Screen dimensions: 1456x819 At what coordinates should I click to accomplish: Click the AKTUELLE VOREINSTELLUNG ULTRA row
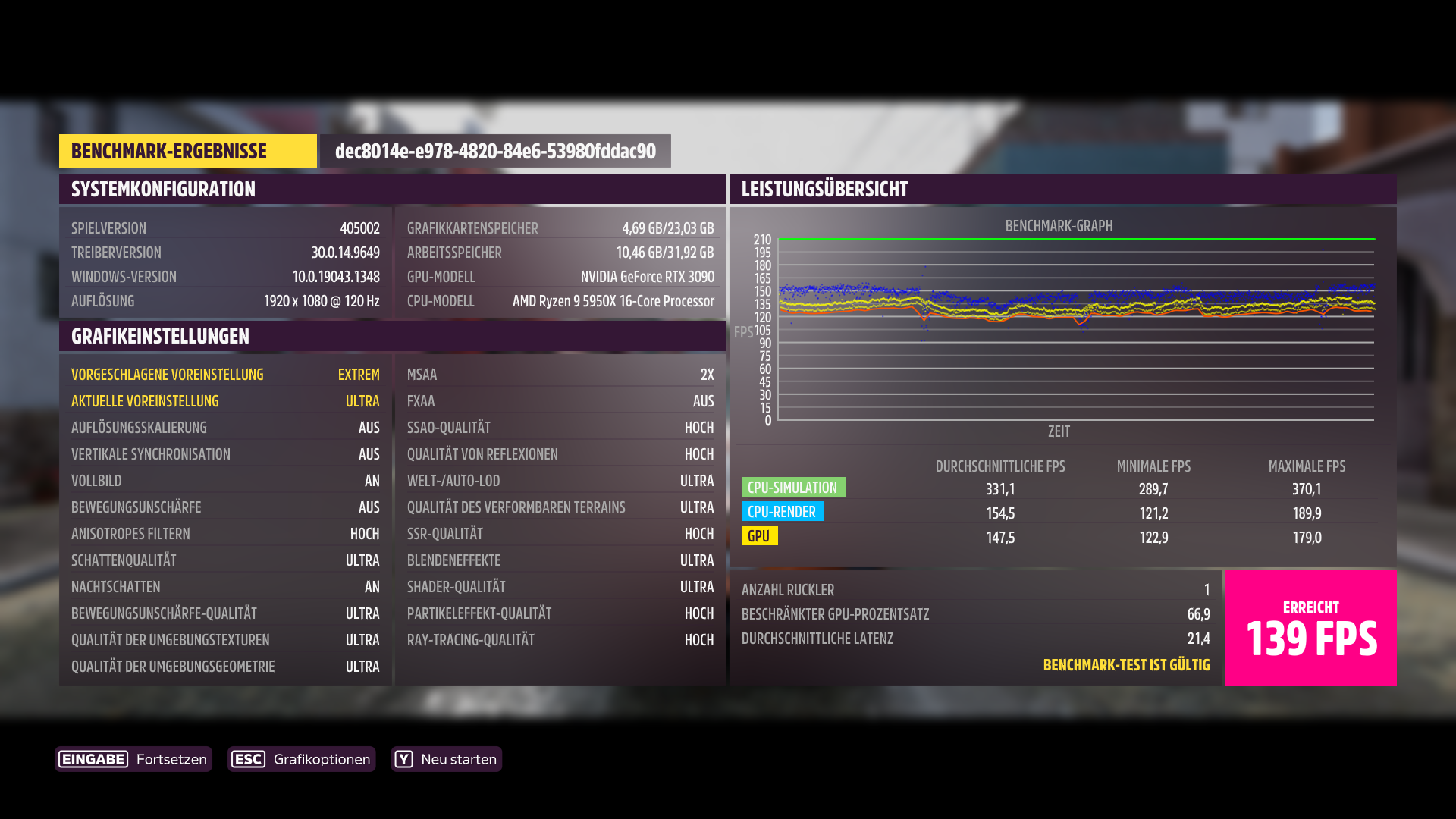tap(225, 400)
